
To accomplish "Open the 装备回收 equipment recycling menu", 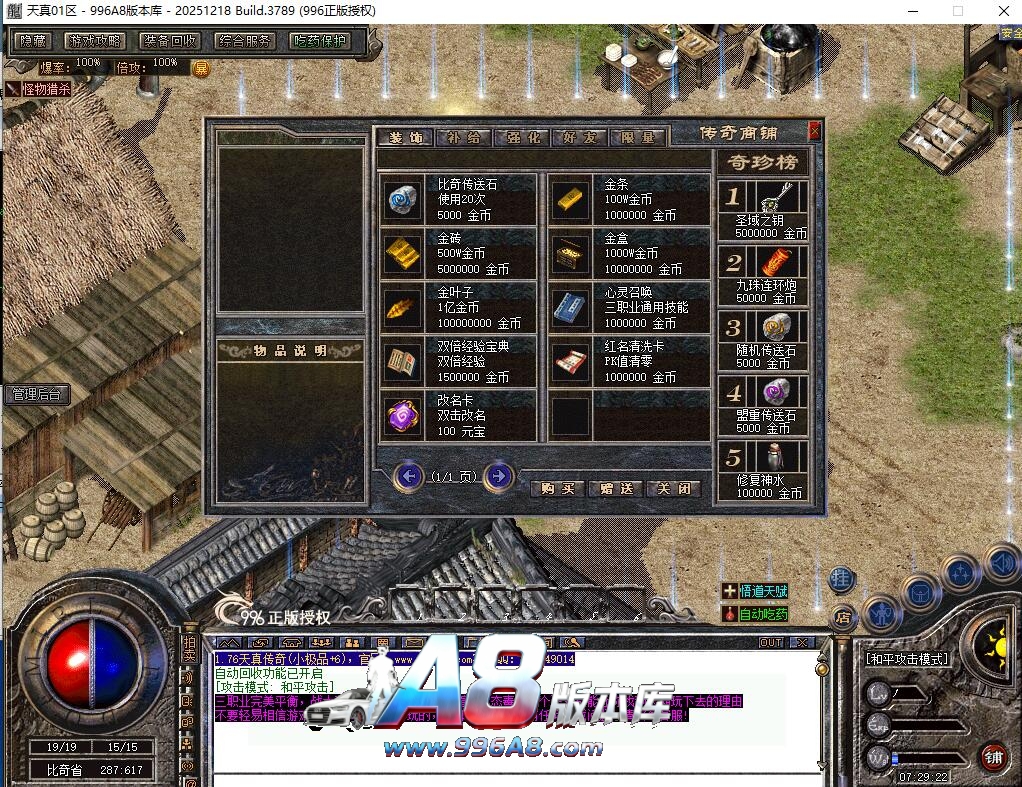I will coord(169,41).
